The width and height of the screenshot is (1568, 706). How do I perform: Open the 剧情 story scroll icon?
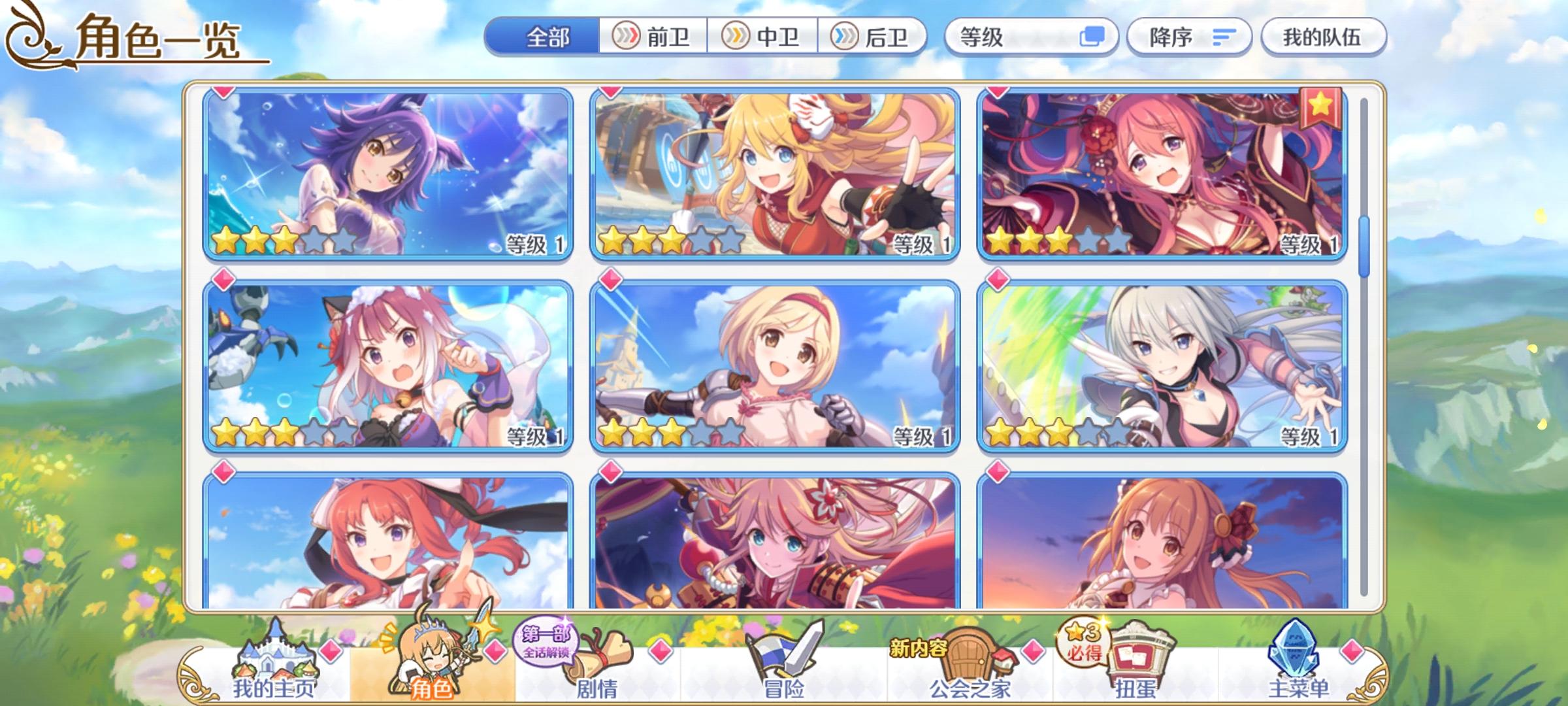[596, 654]
